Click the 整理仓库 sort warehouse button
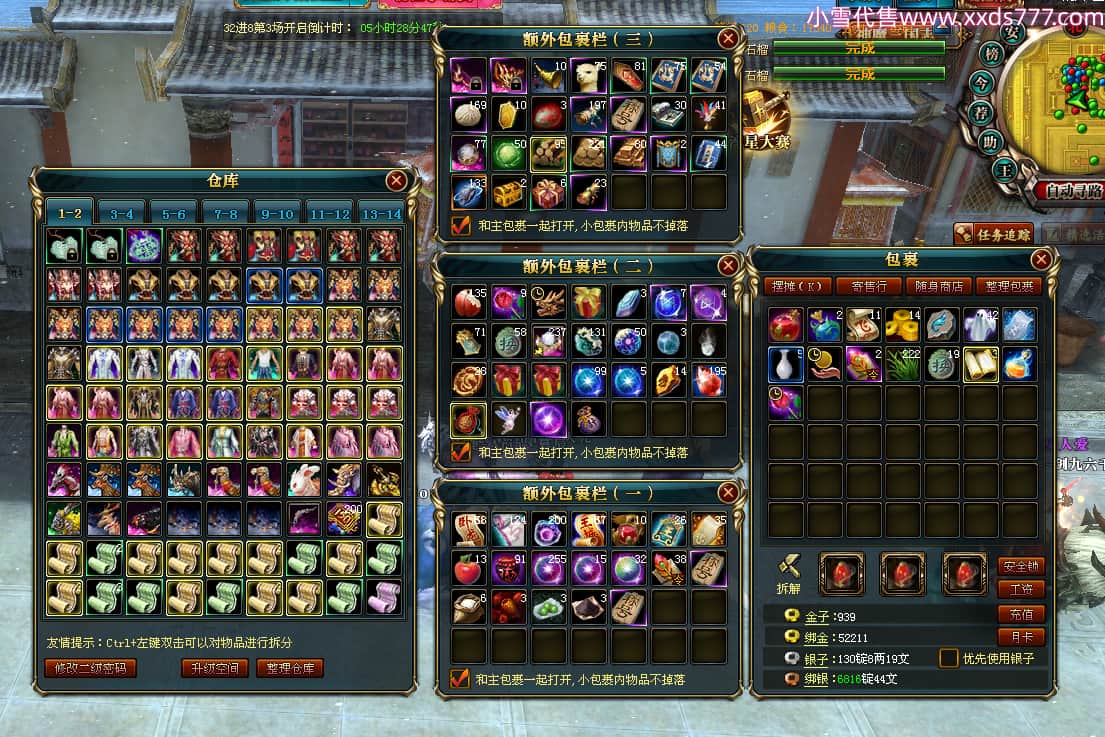The image size is (1105, 737). 290,668
